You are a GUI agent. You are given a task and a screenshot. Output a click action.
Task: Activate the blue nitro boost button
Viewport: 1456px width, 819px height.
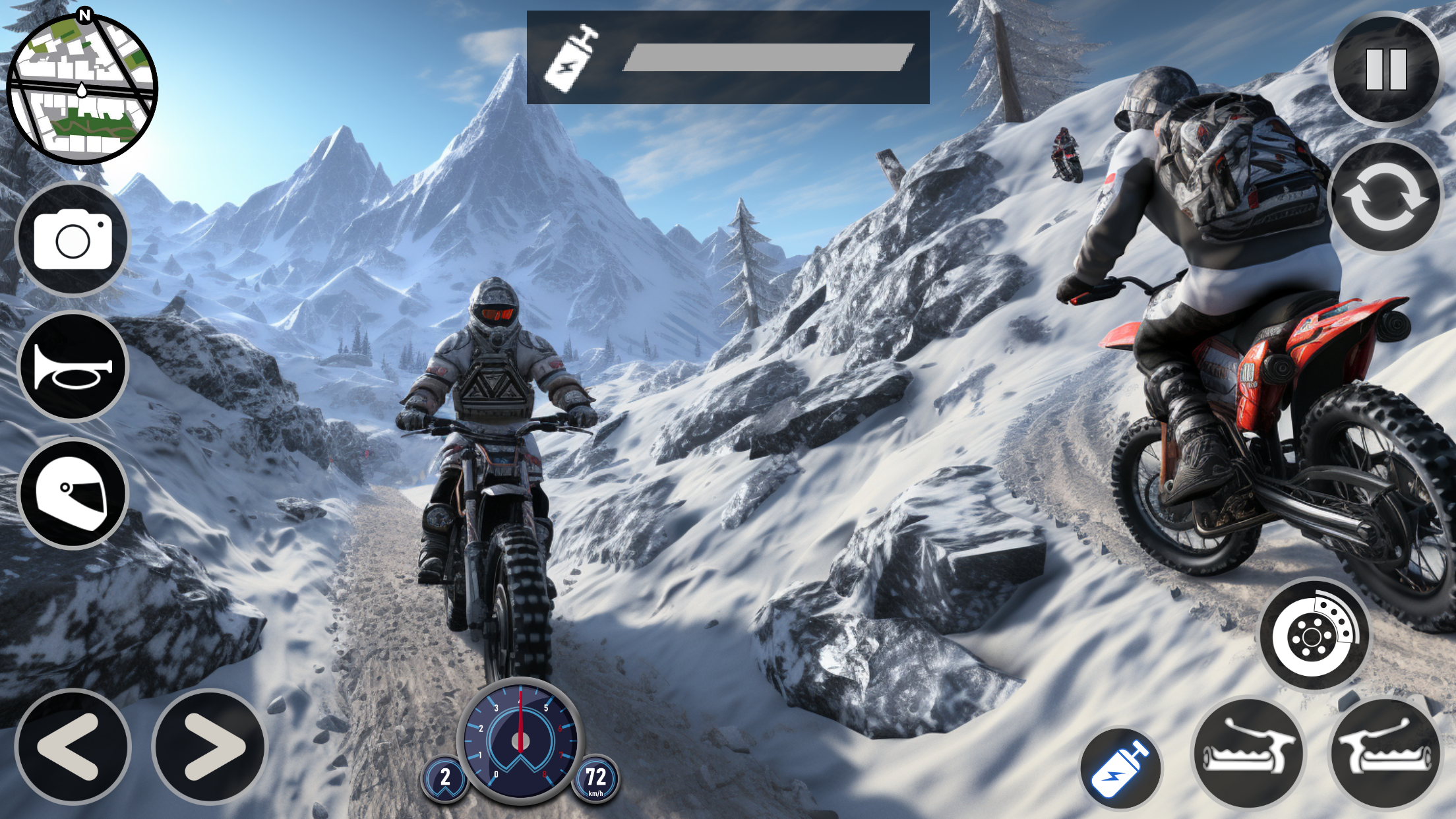coord(1120,769)
